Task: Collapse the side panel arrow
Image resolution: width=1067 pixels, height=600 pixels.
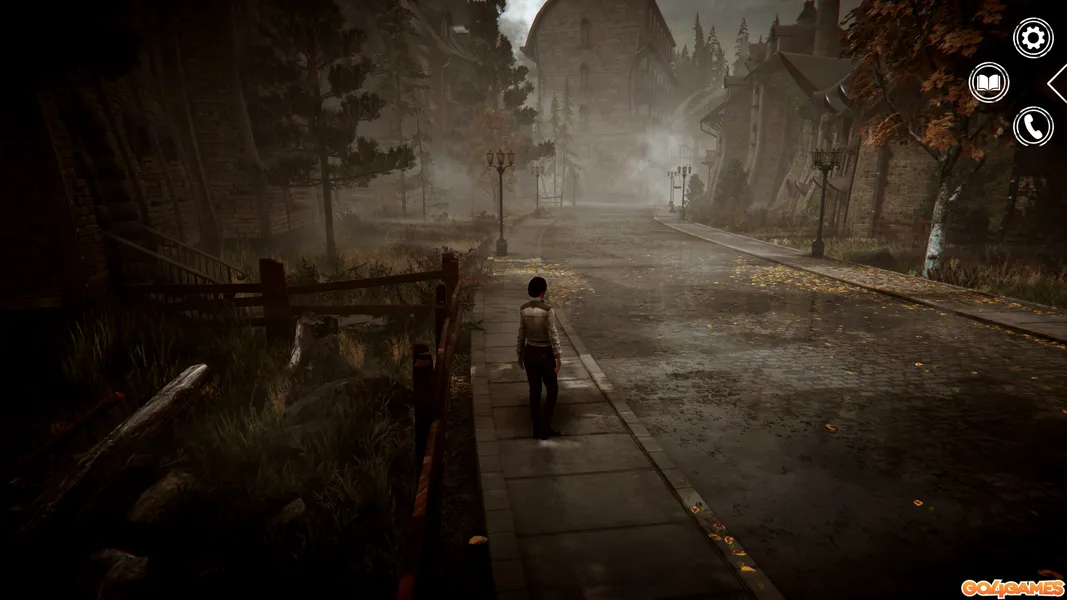Action: 1058,83
